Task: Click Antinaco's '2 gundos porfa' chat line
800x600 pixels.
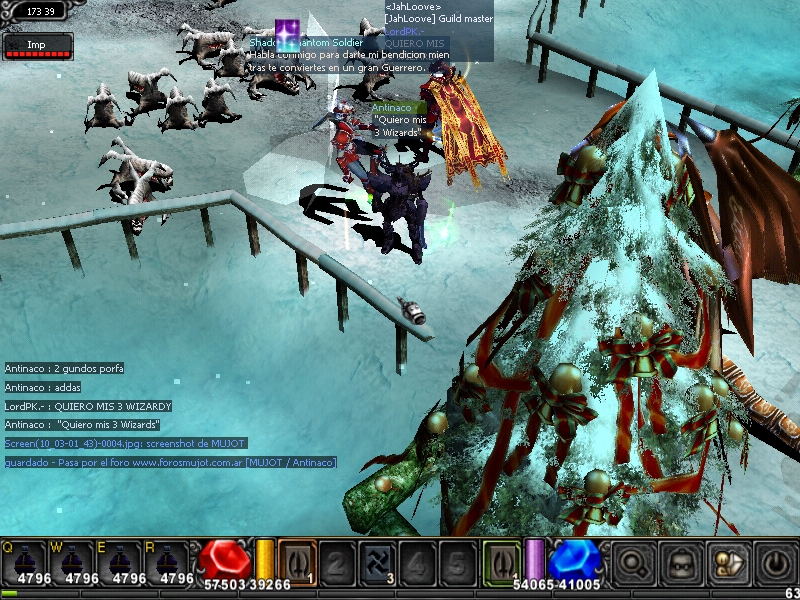Action: 64,369
